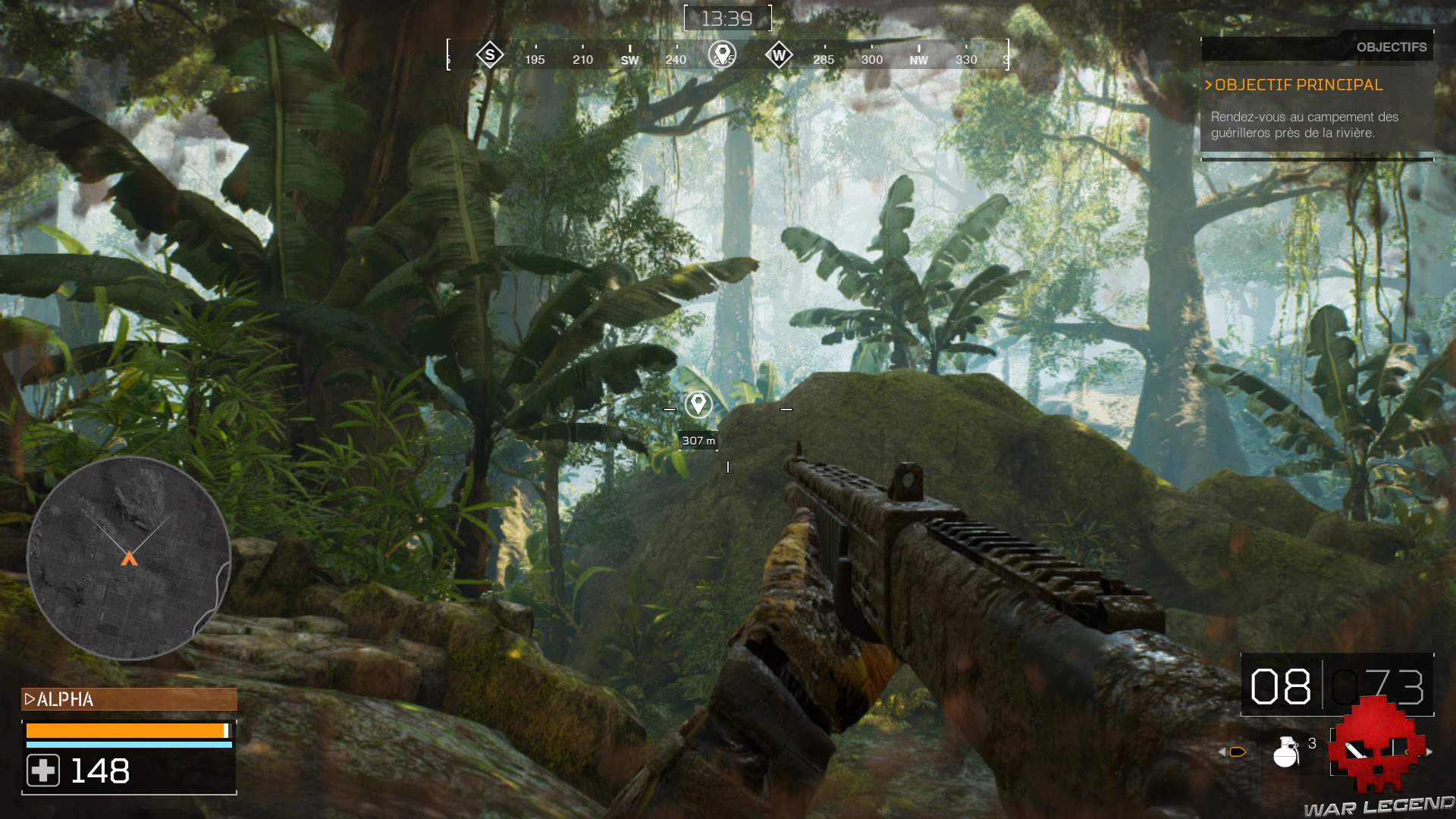Select the objective pin icon on the compass
The height and width of the screenshot is (819, 1456).
click(723, 55)
